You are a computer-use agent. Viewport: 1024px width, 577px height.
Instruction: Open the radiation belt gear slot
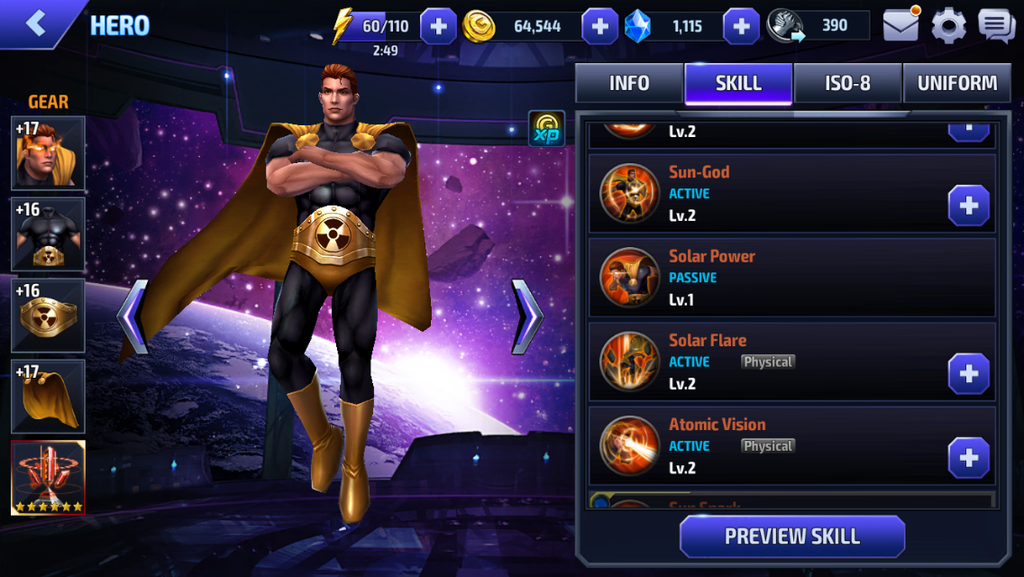tap(48, 315)
